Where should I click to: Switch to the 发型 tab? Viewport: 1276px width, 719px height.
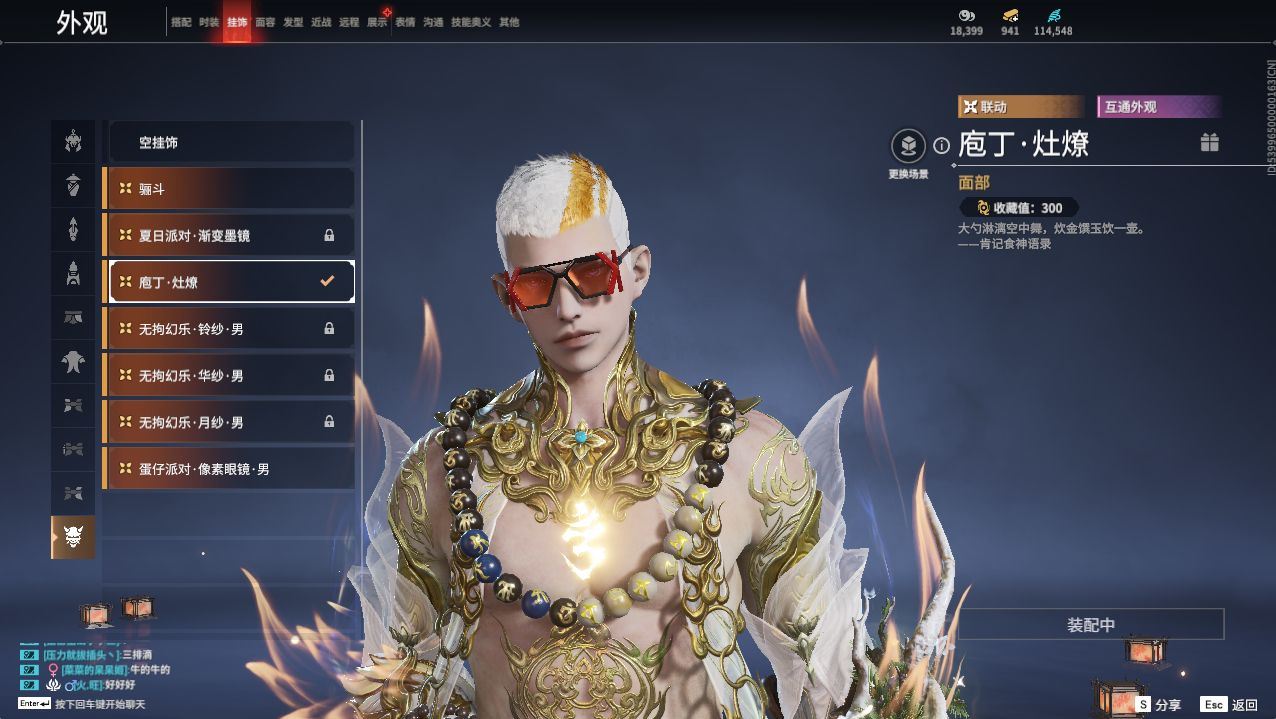(x=293, y=22)
